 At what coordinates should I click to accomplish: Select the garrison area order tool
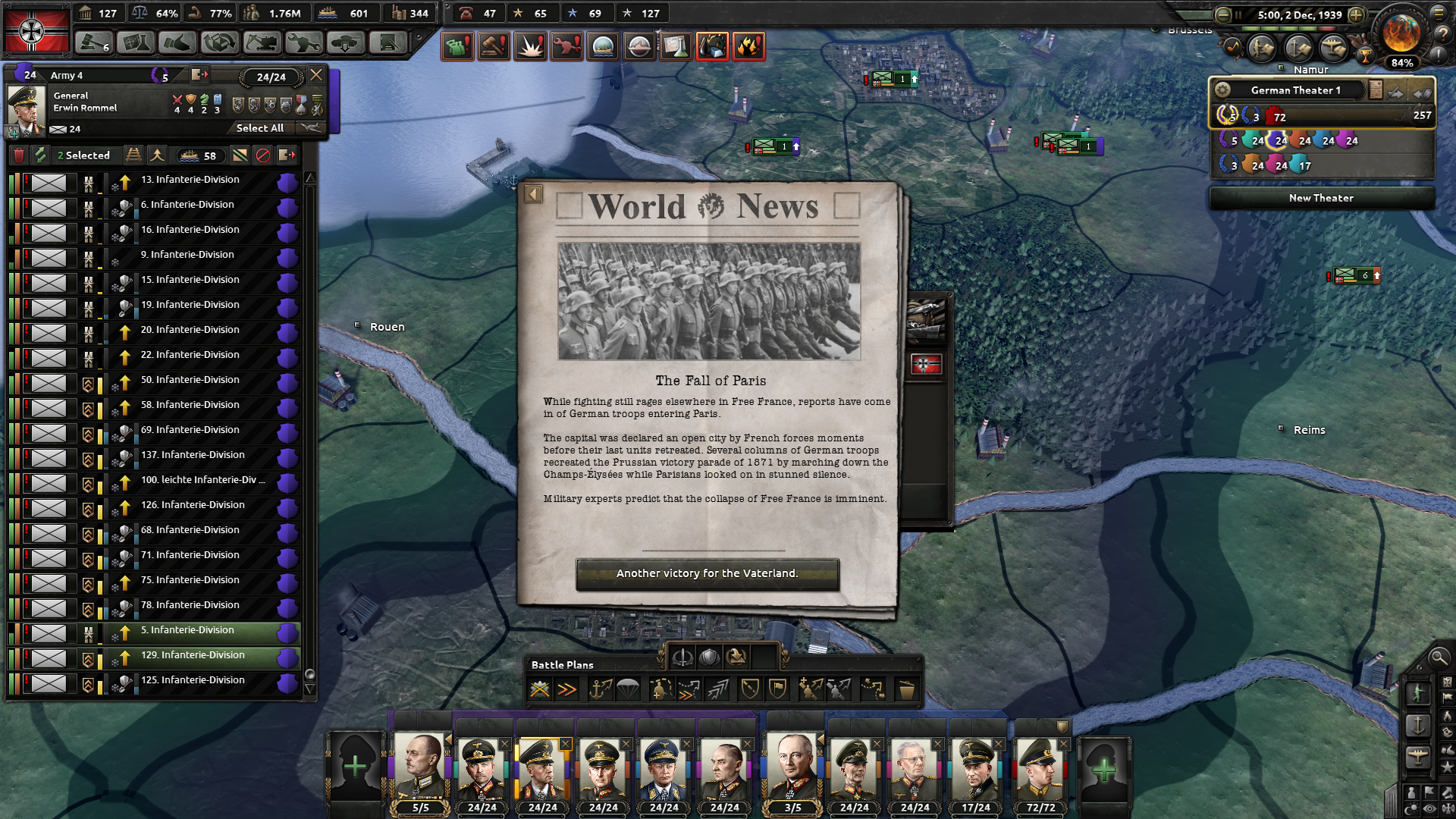777,689
